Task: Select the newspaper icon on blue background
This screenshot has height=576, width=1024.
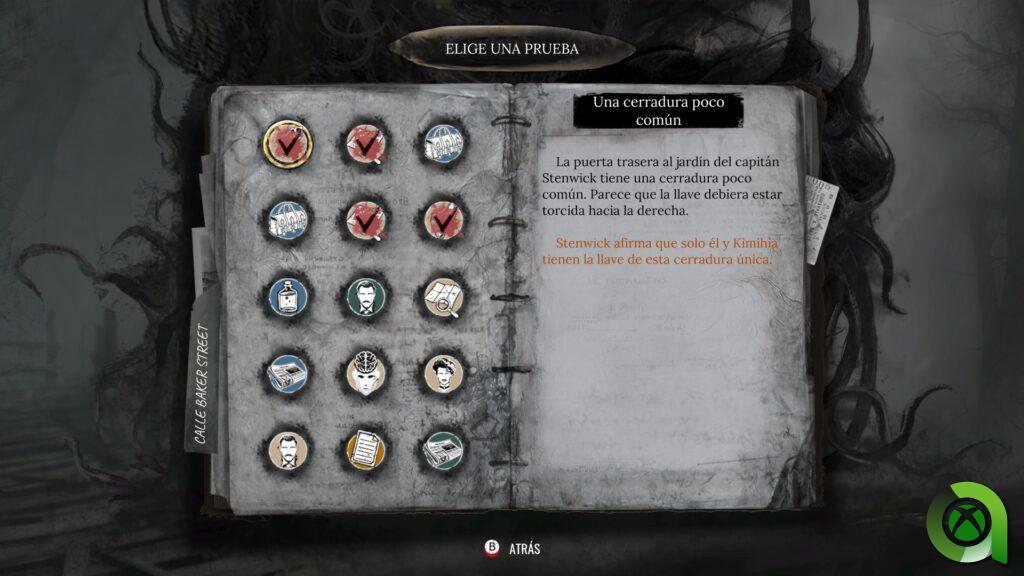Action: tap(288, 373)
